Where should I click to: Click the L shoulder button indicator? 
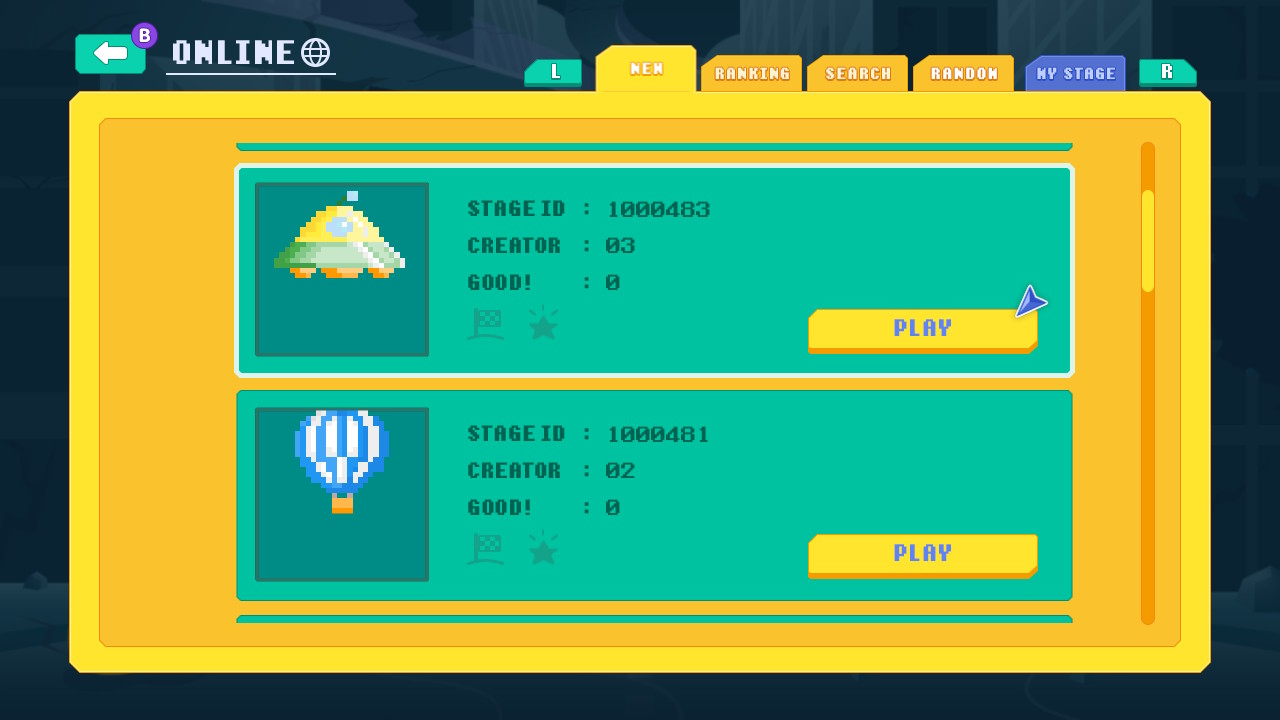tap(553, 73)
